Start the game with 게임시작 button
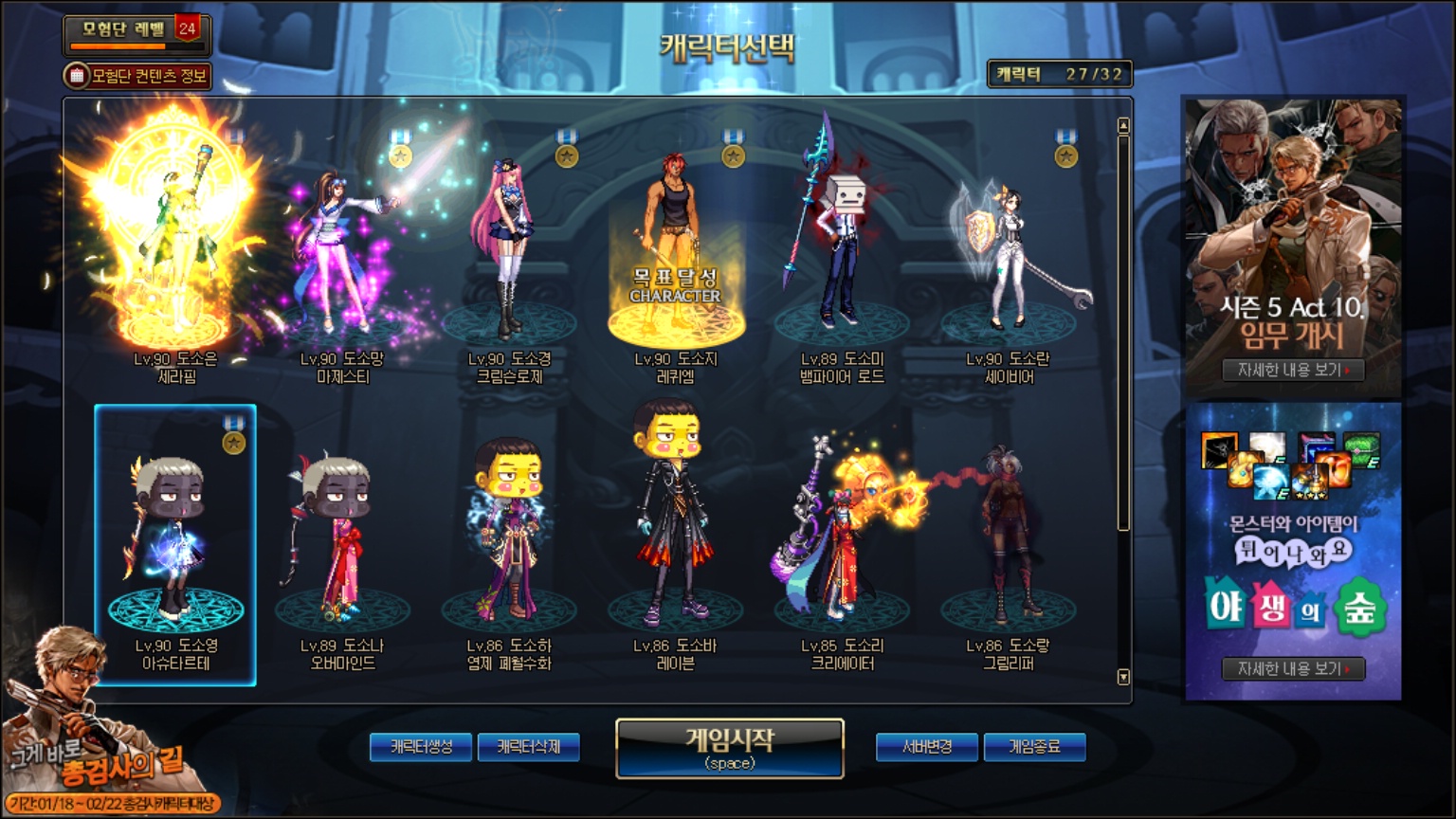The height and width of the screenshot is (819, 1456). coord(729,748)
